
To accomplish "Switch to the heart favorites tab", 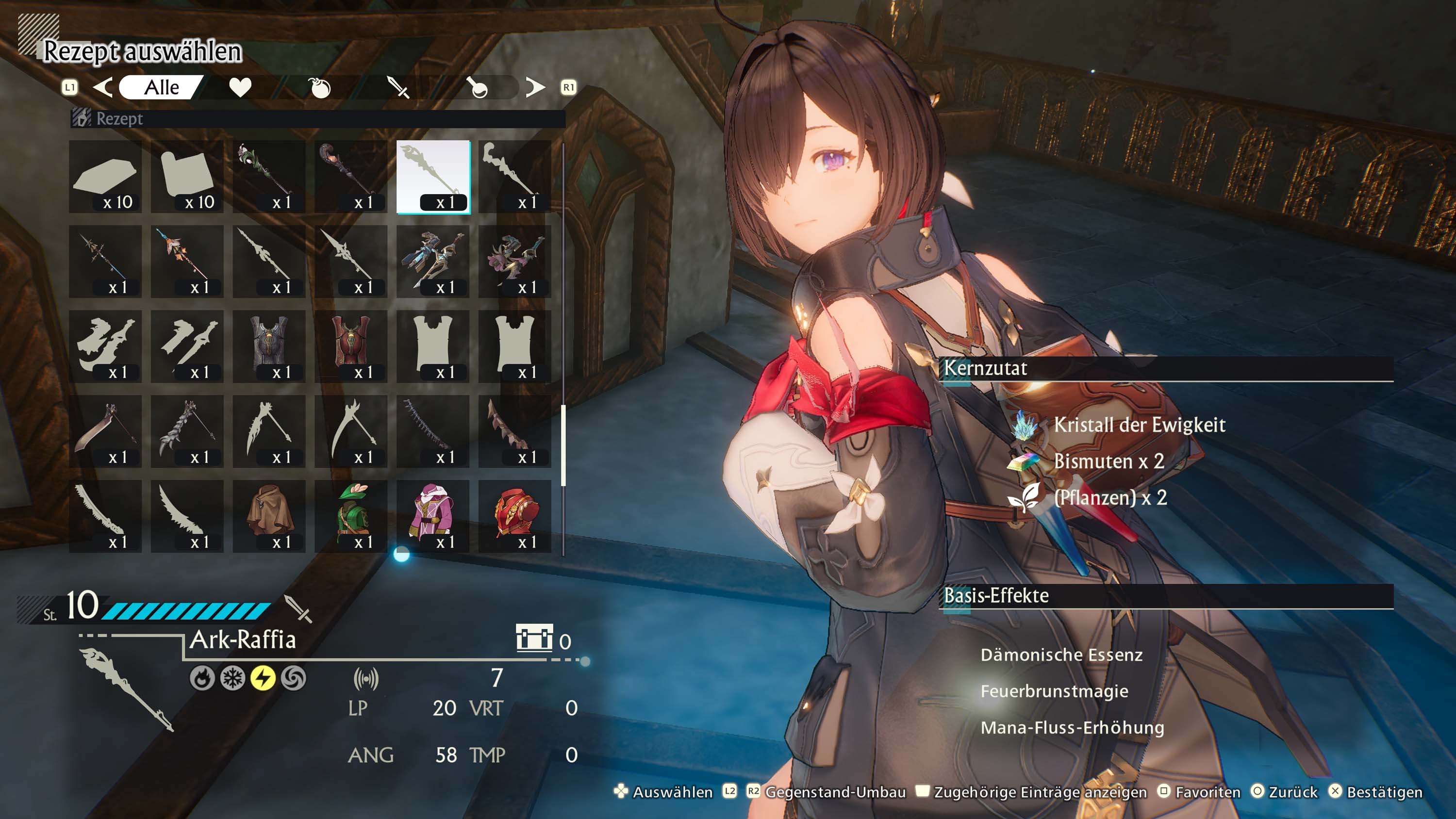I will [240, 88].
